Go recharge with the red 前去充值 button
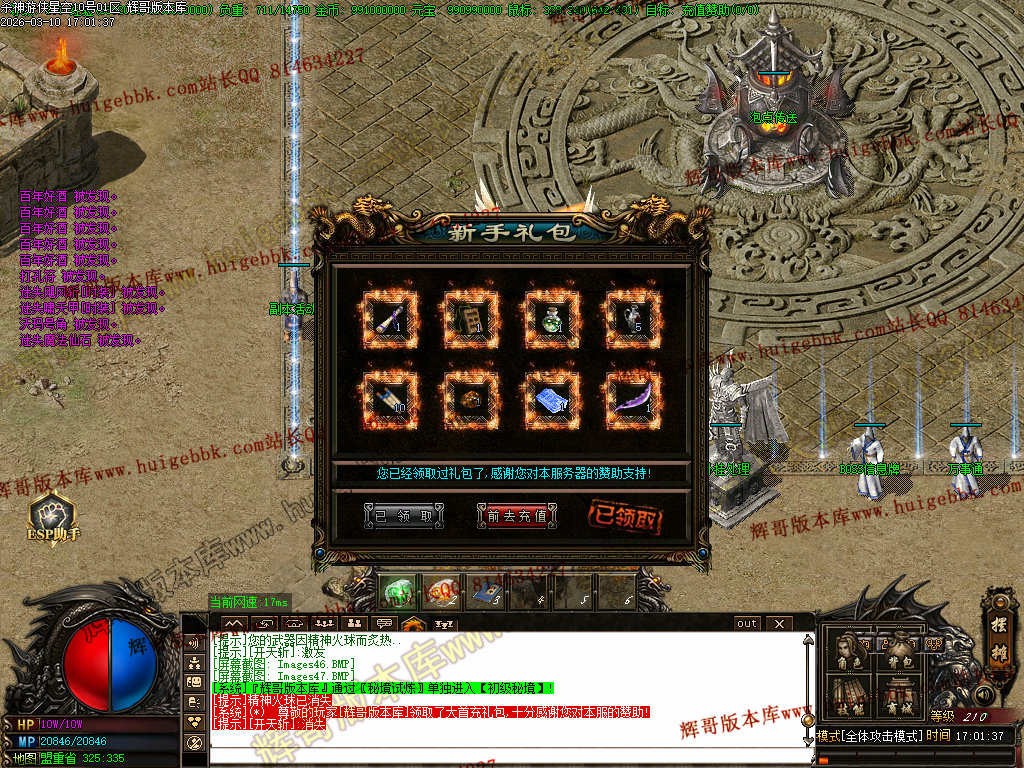The height and width of the screenshot is (768, 1024). tap(516, 516)
